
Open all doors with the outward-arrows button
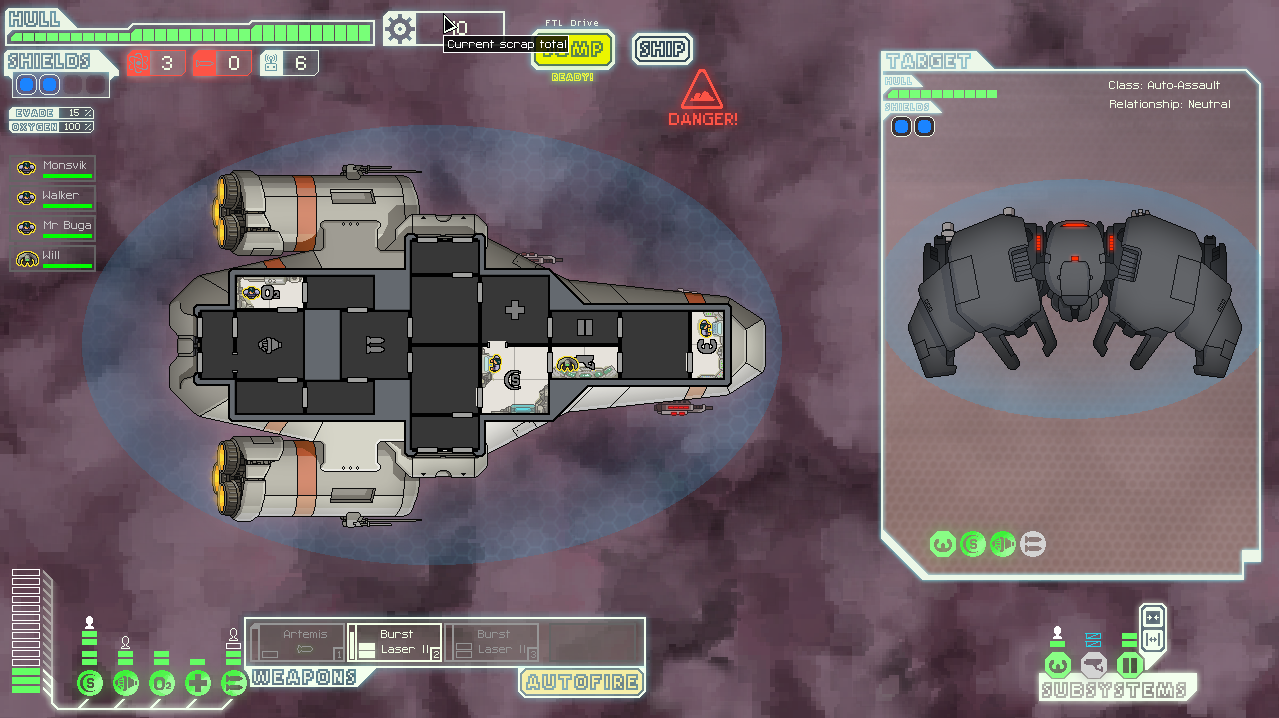[x=1152, y=639]
